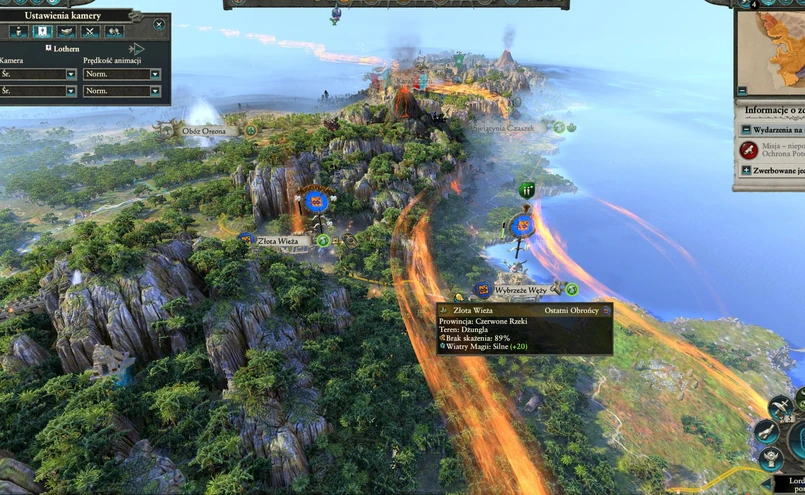Select the banner camera filter icon

(43, 31)
